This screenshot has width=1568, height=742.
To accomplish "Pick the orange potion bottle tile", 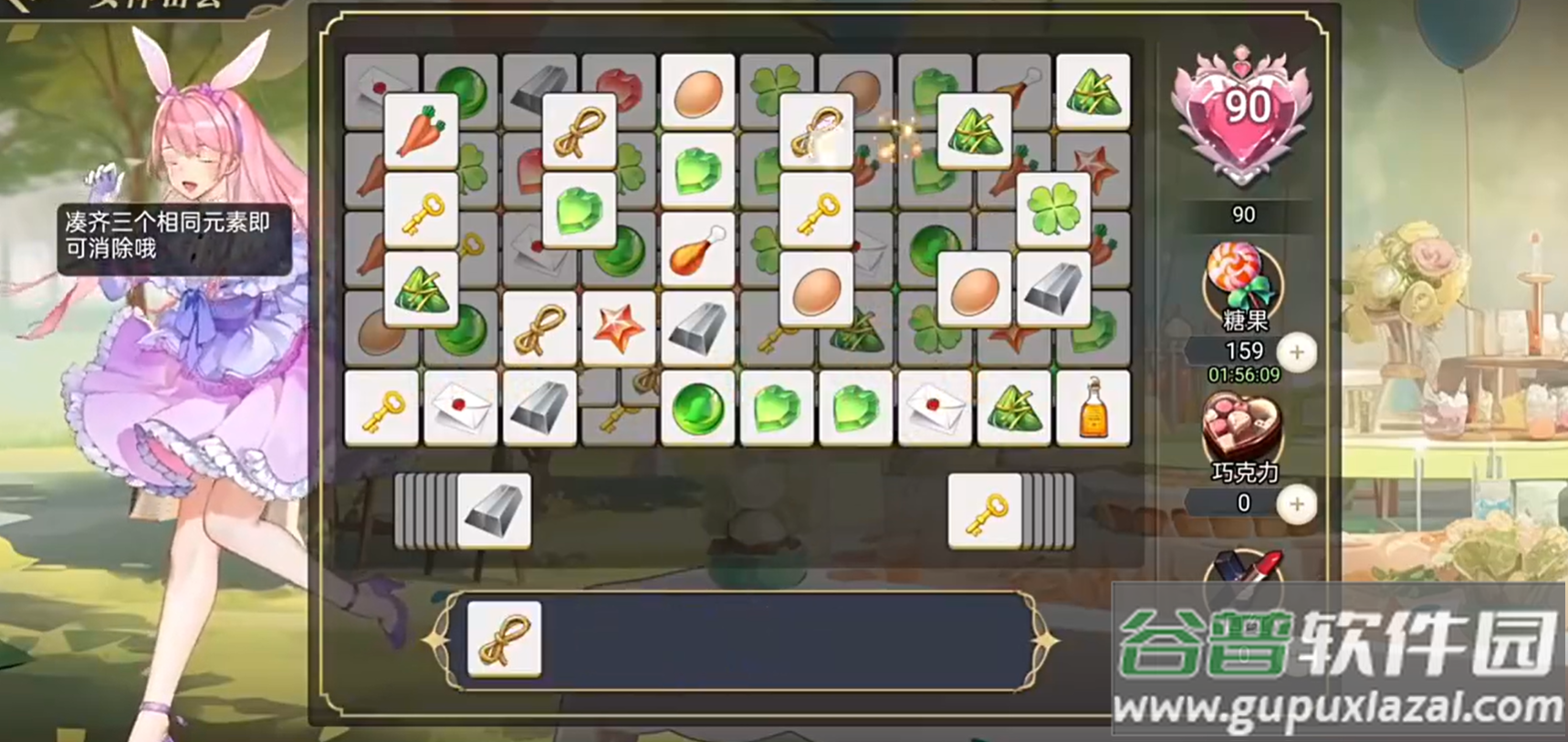I will click(x=1092, y=408).
